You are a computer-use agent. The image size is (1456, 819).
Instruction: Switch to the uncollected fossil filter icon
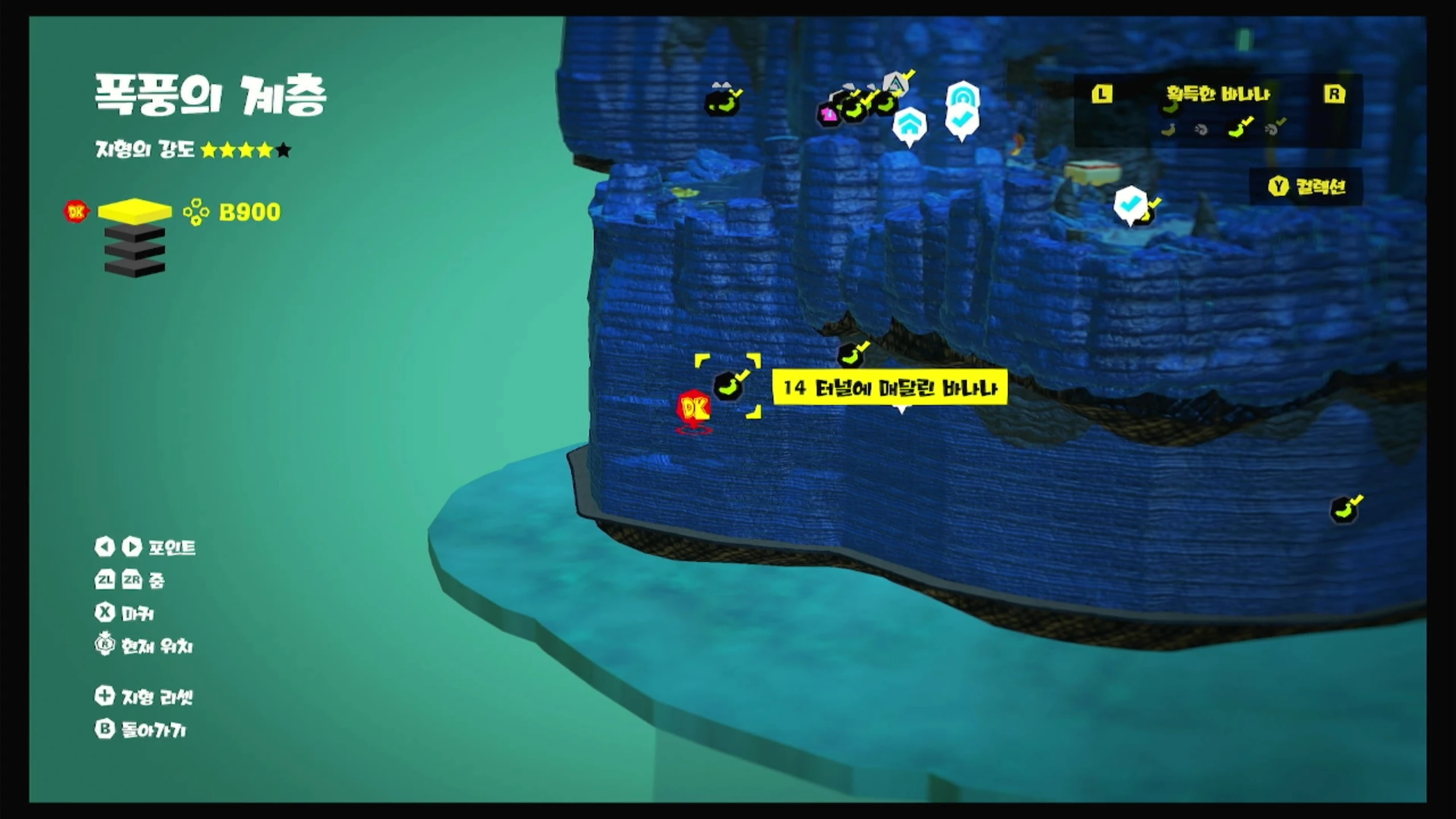(1201, 130)
